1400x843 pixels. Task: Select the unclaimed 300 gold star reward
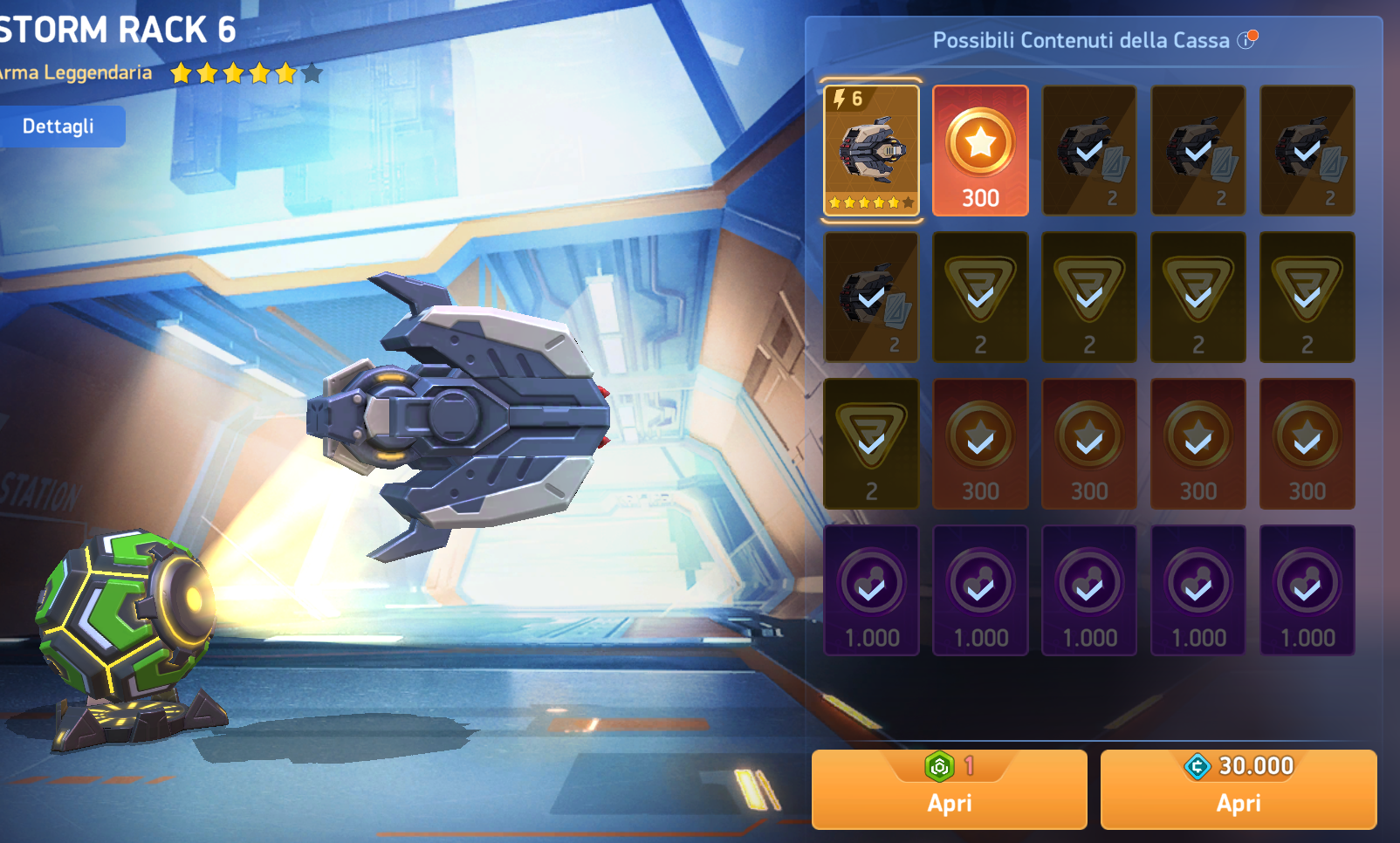click(980, 150)
